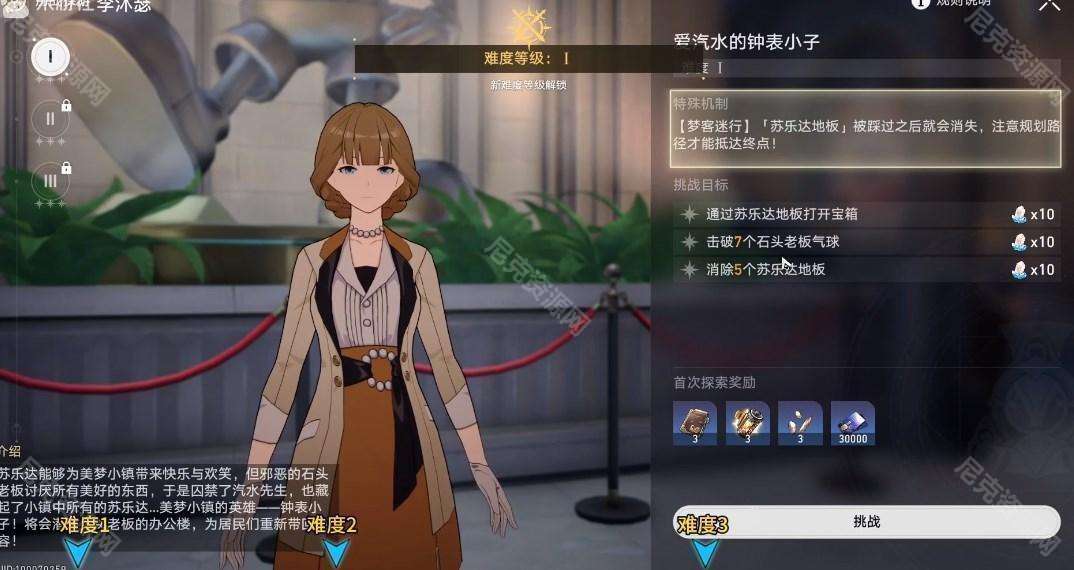Choose the locked difficulty II circle

[49, 119]
